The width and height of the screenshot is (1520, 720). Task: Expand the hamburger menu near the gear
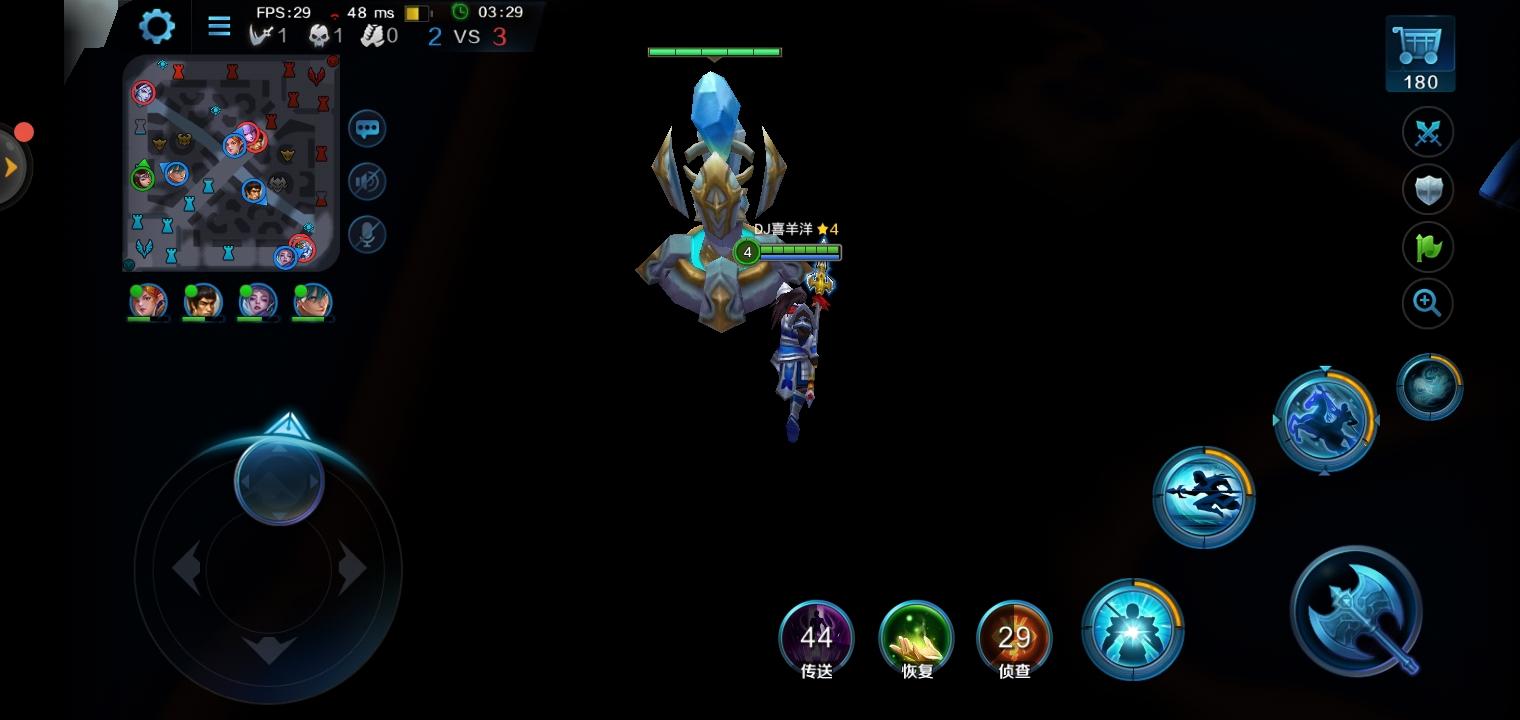(218, 26)
